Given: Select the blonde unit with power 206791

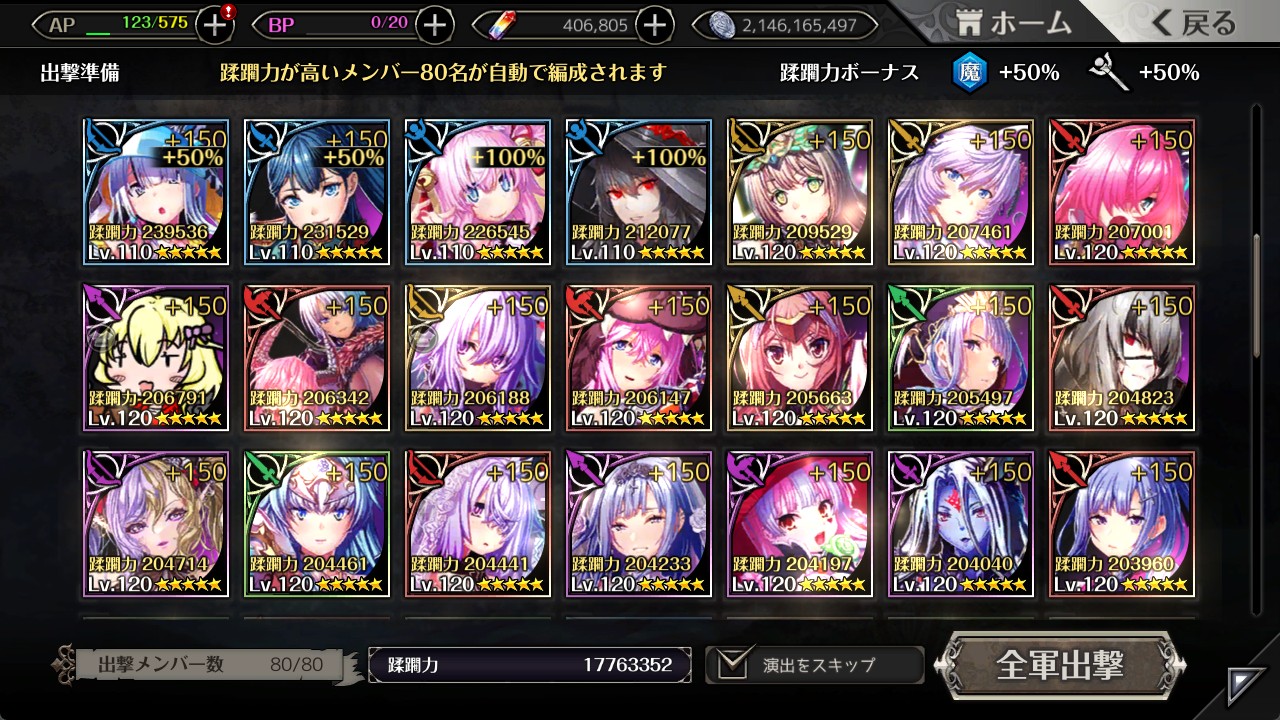Looking at the screenshot, I should [x=156, y=358].
